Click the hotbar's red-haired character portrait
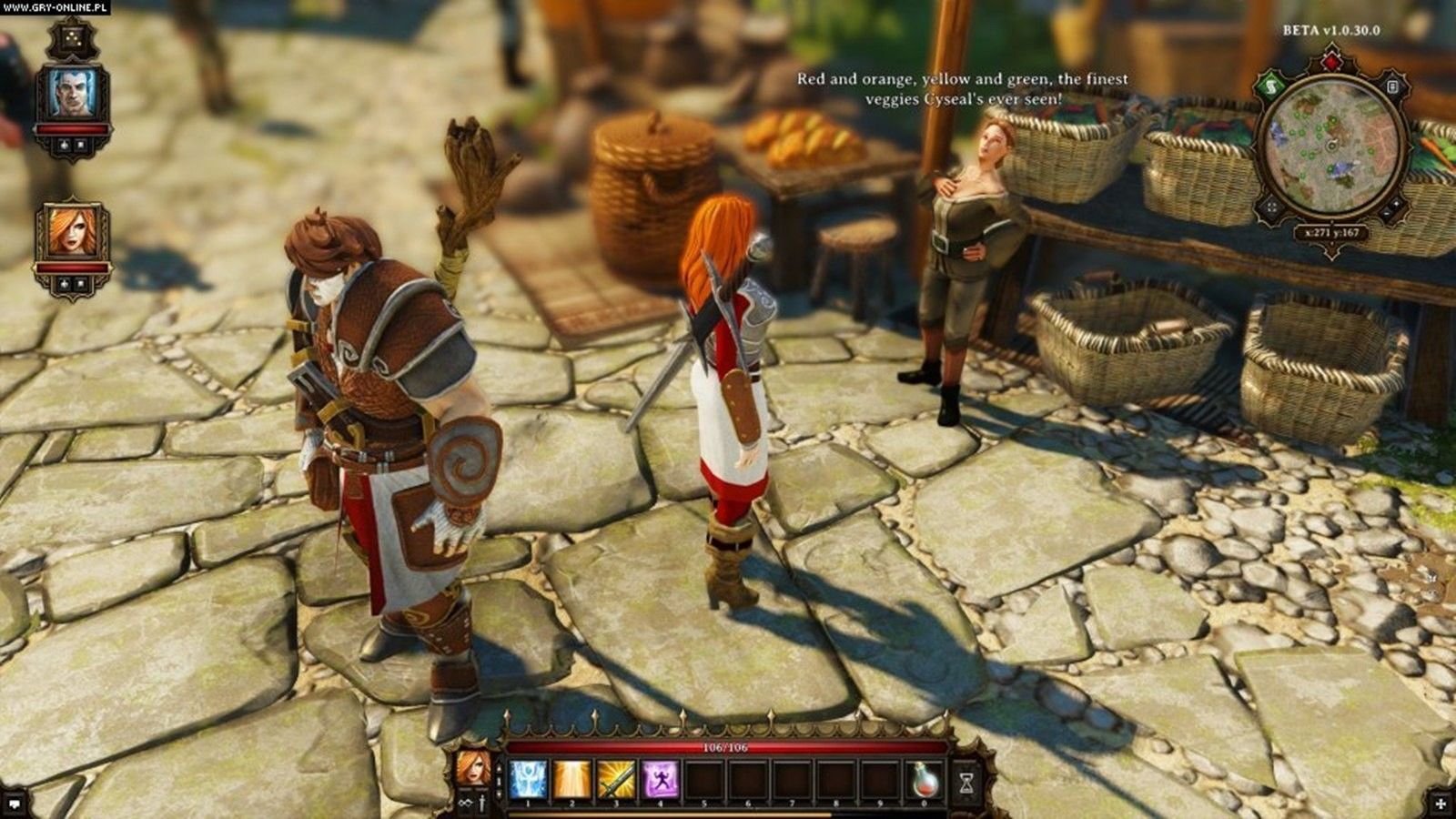This screenshot has height=819, width=1456. [473, 765]
